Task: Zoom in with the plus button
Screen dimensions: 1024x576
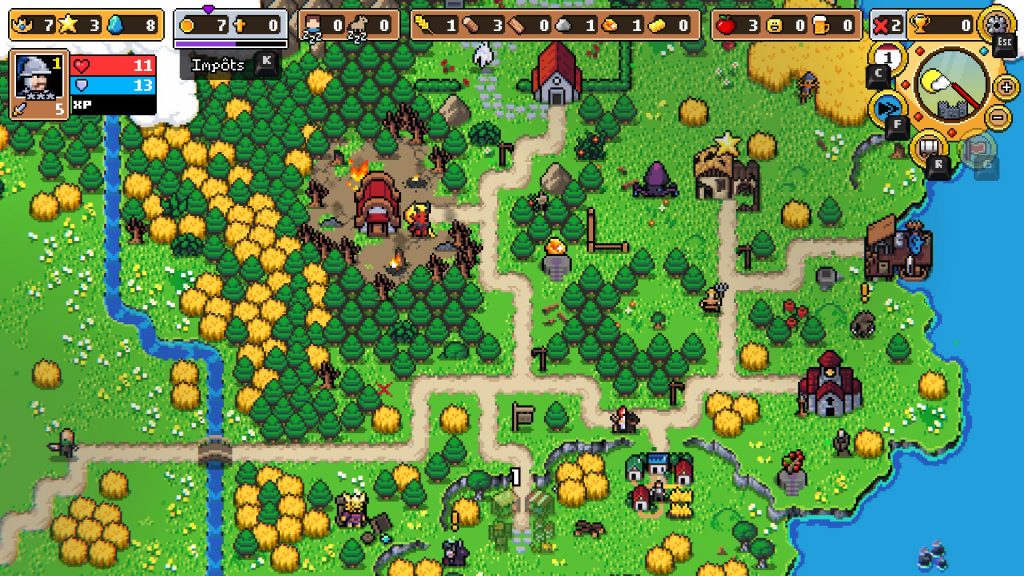Action: 1006,87
